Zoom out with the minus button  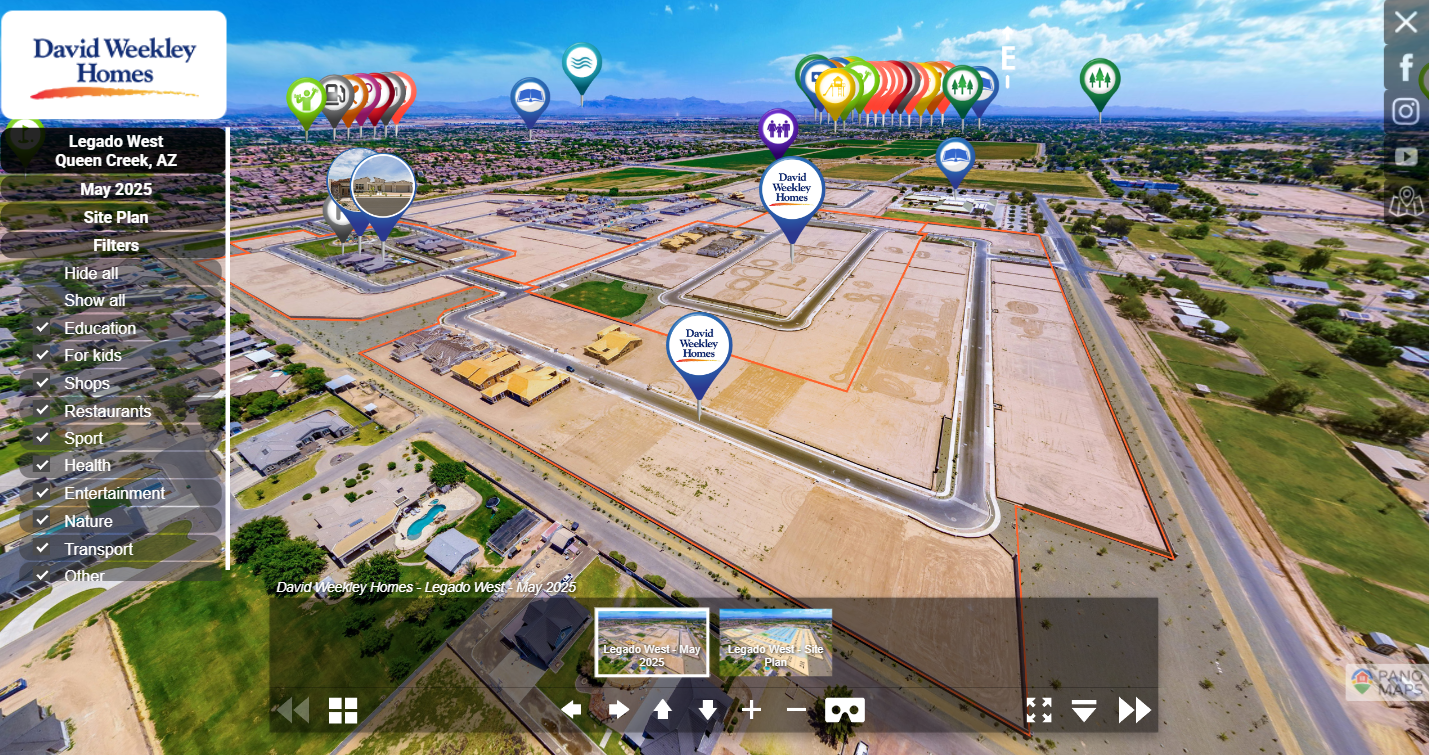pyautogui.click(x=796, y=710)
